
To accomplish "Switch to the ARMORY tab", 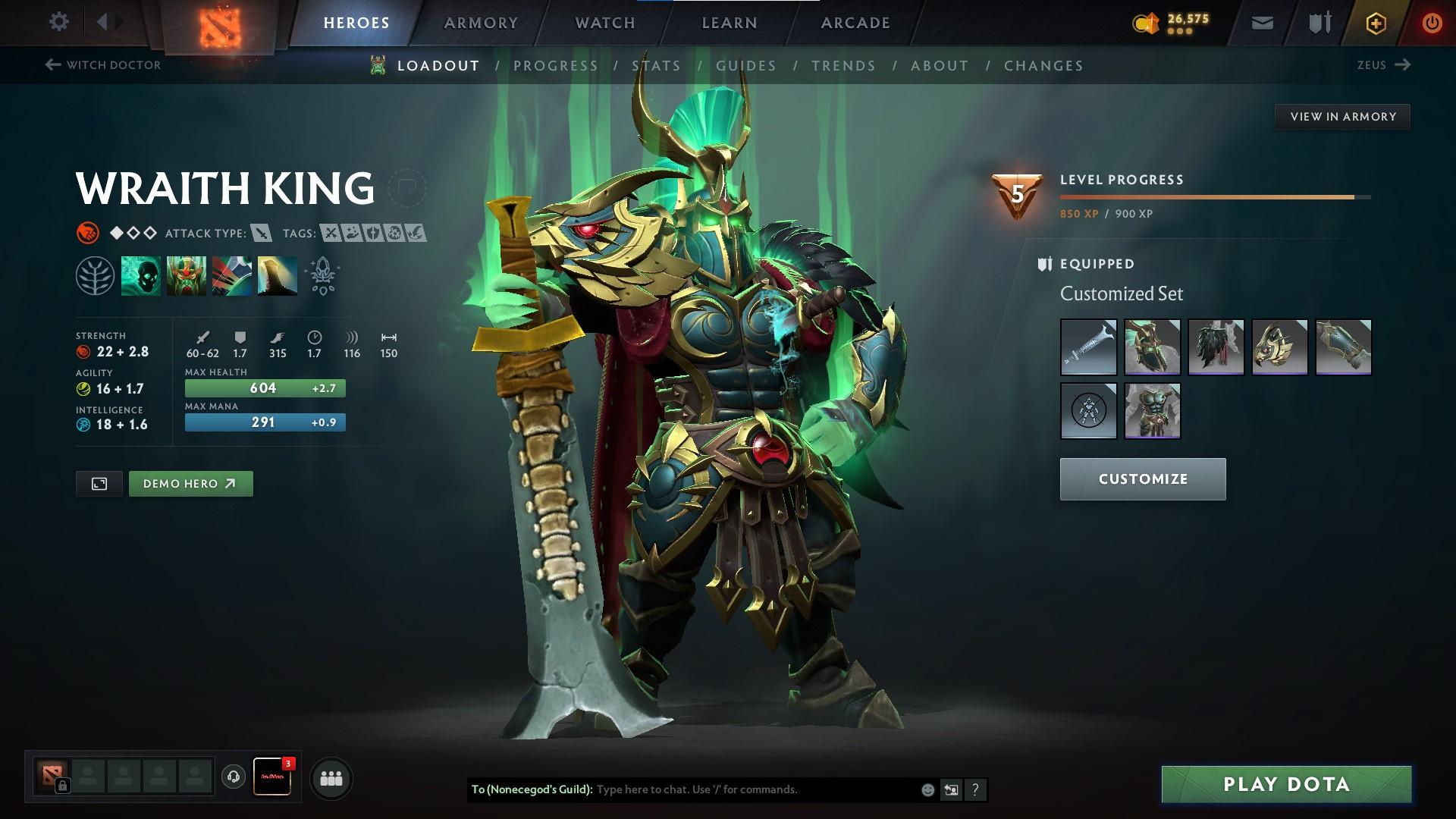I will click(481, 22).
